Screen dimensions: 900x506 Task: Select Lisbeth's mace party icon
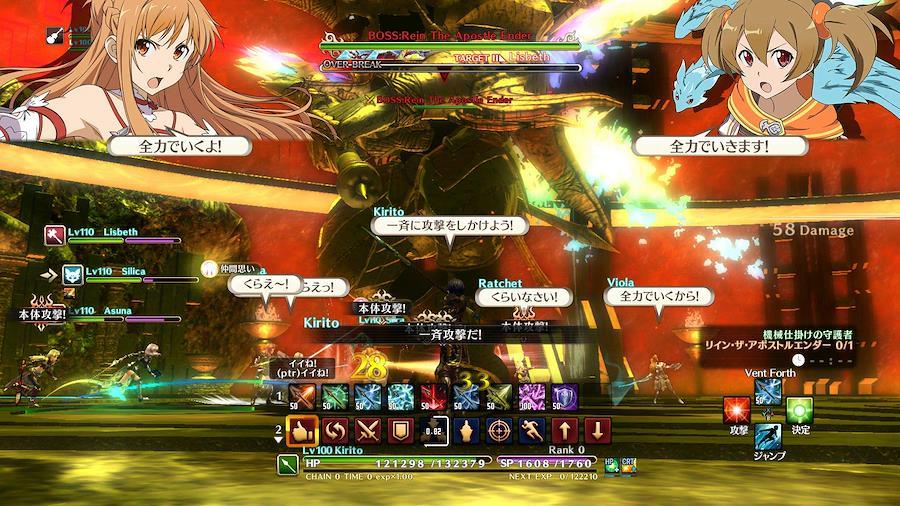tap(54, 233)
